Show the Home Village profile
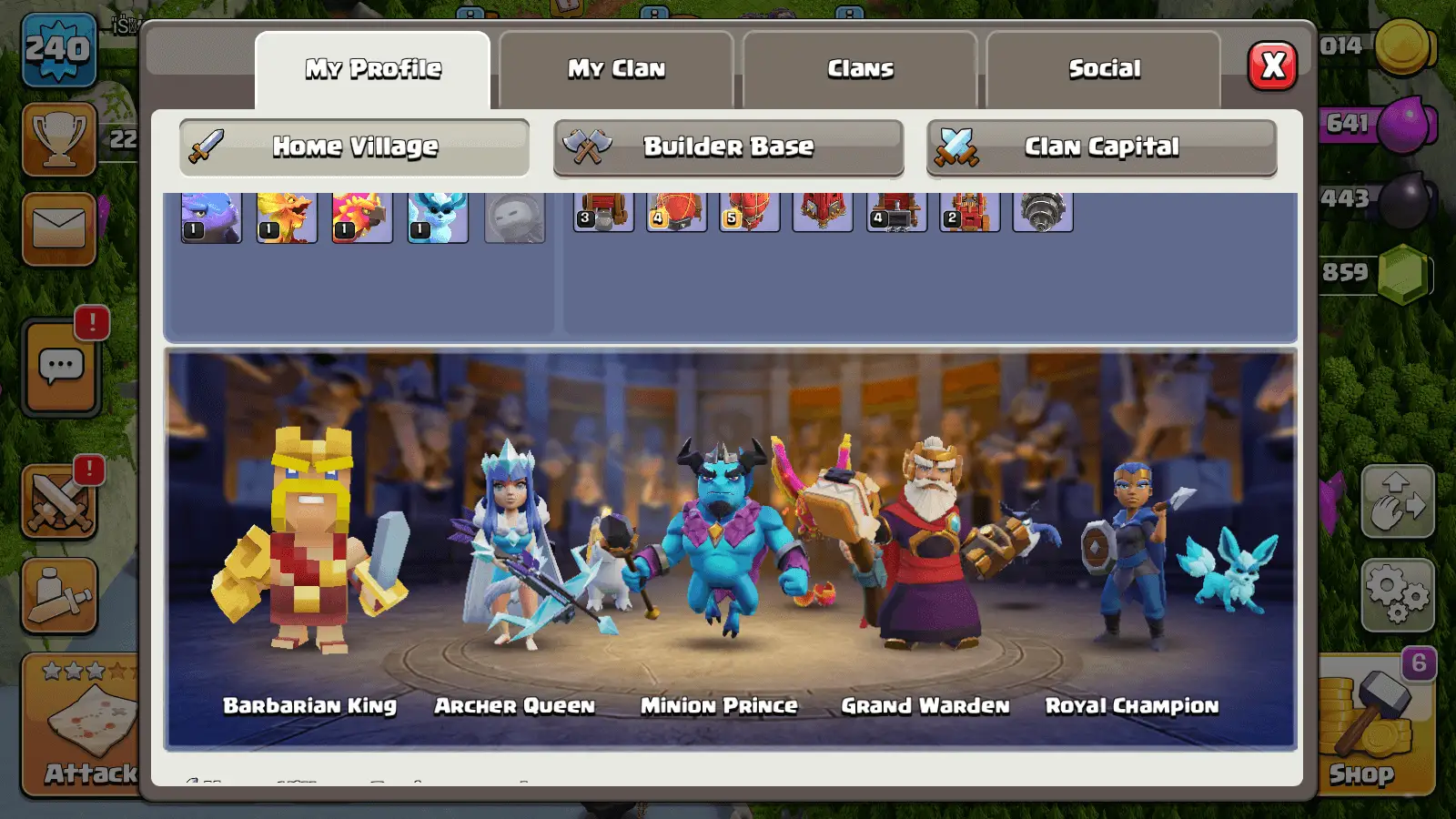Viewport: 1456px width, 819px height. pos(355,147)
